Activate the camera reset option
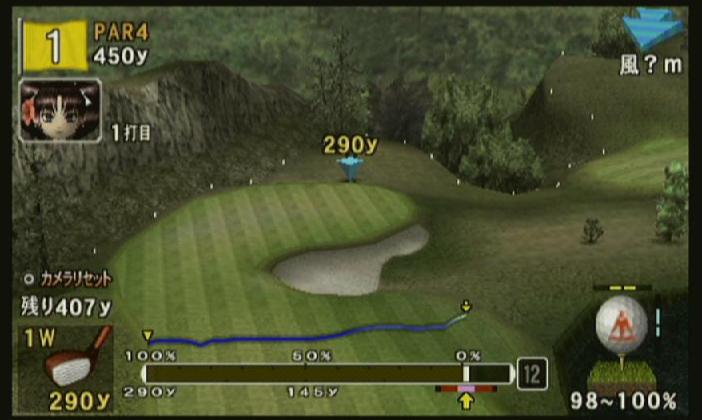 pyautogui.click(x=67, y=279)
